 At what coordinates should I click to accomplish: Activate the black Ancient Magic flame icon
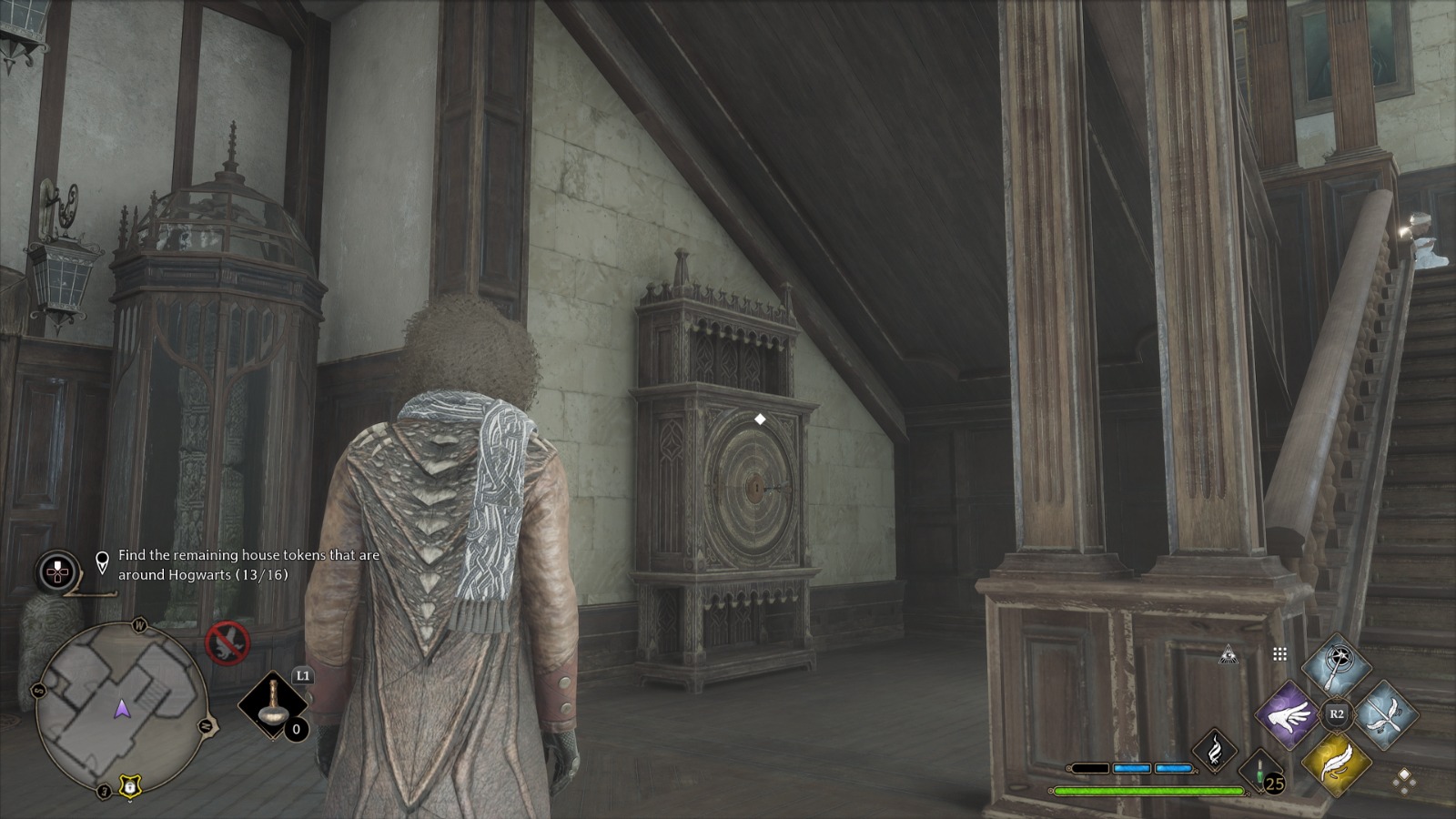tap(1217, 751)
